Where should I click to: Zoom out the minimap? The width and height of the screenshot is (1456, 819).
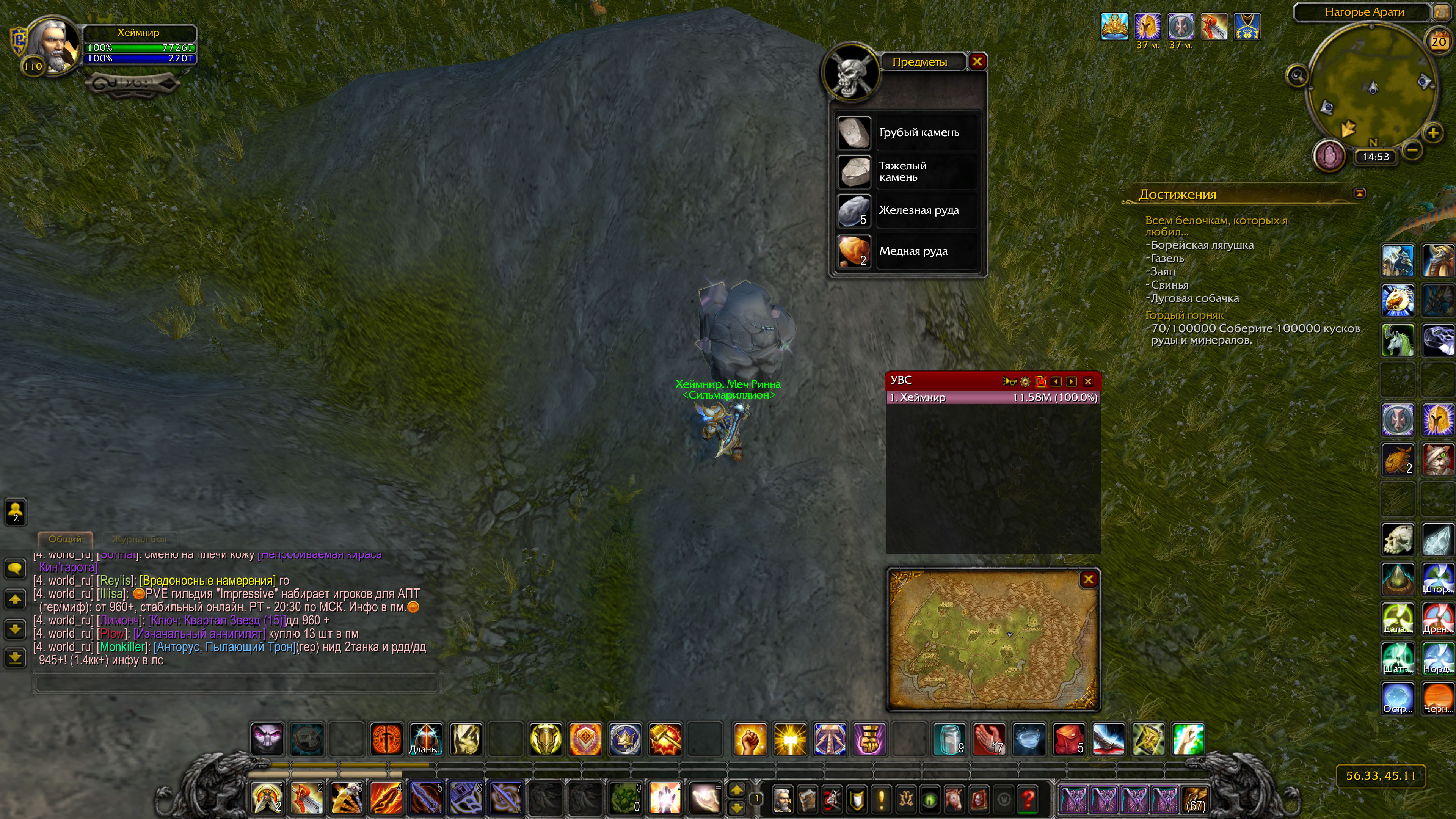(x=1412, y=151)
